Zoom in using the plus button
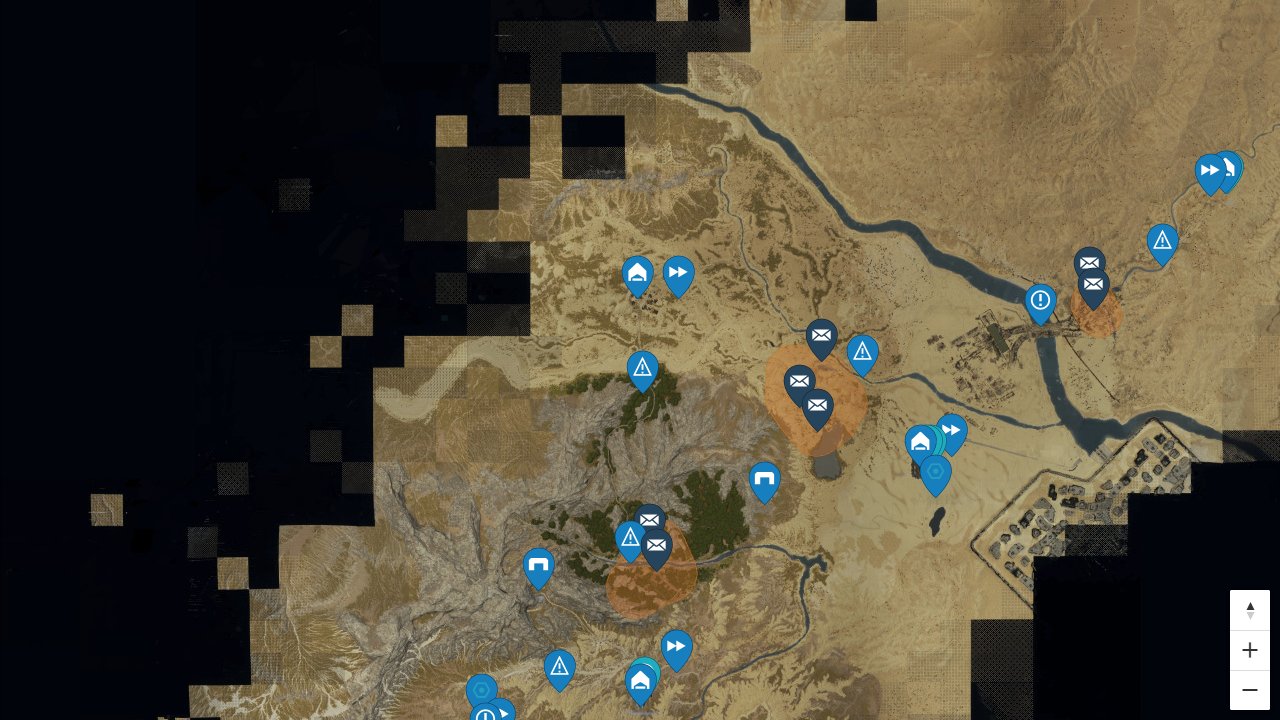 pos(1250,650)
